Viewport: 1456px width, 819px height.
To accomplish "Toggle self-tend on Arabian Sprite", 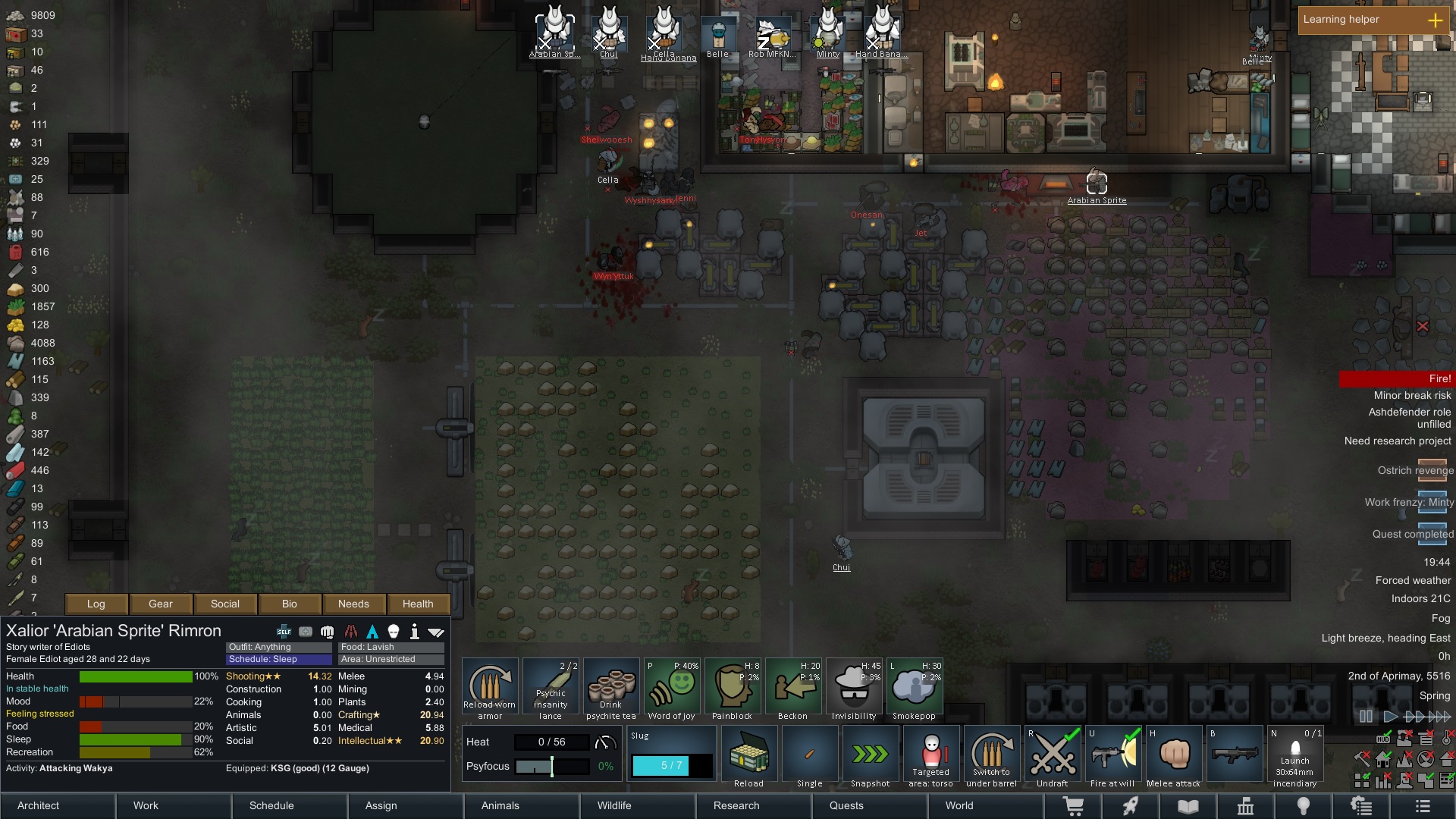I will pyautogui.click(x=283, y=630).
